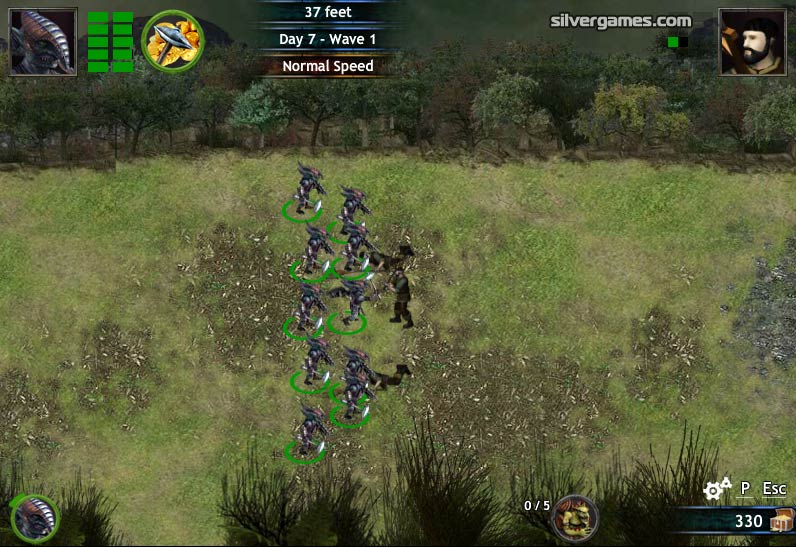Select the alien commander portrait
The image size is (796, 547).
point(43,42)
